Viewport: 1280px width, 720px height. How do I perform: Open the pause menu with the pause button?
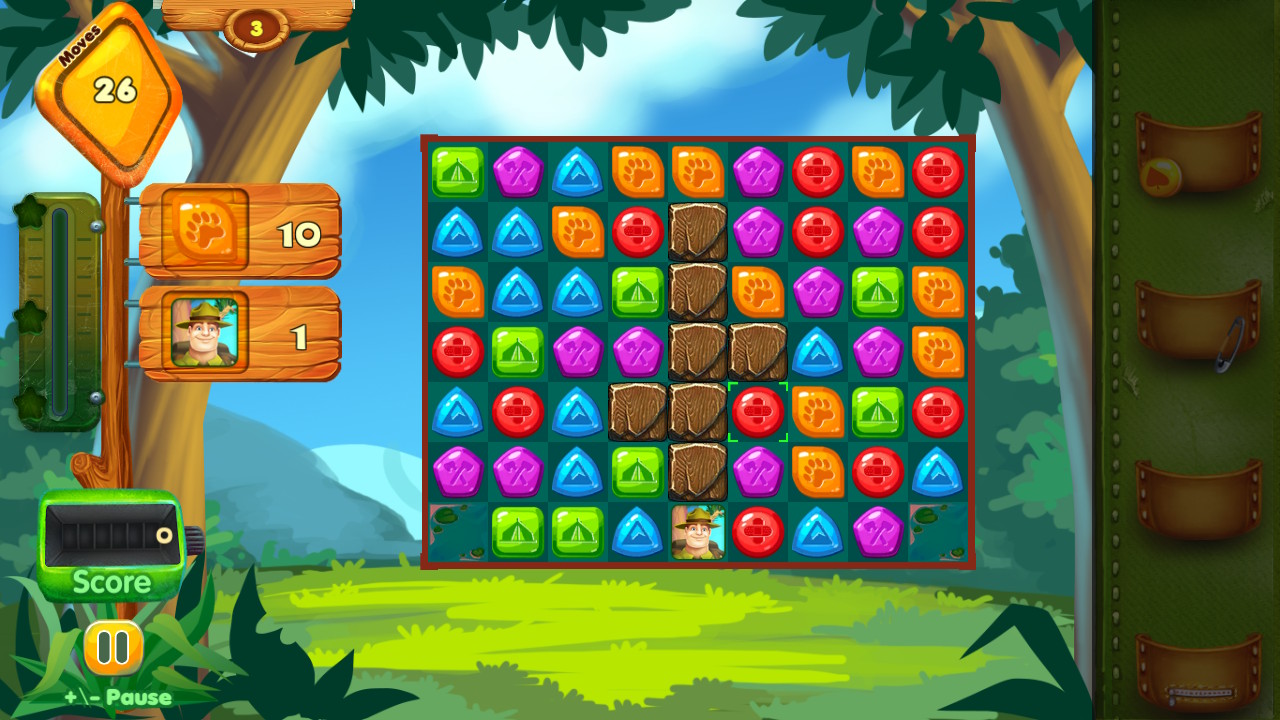[x=113, y=645]
